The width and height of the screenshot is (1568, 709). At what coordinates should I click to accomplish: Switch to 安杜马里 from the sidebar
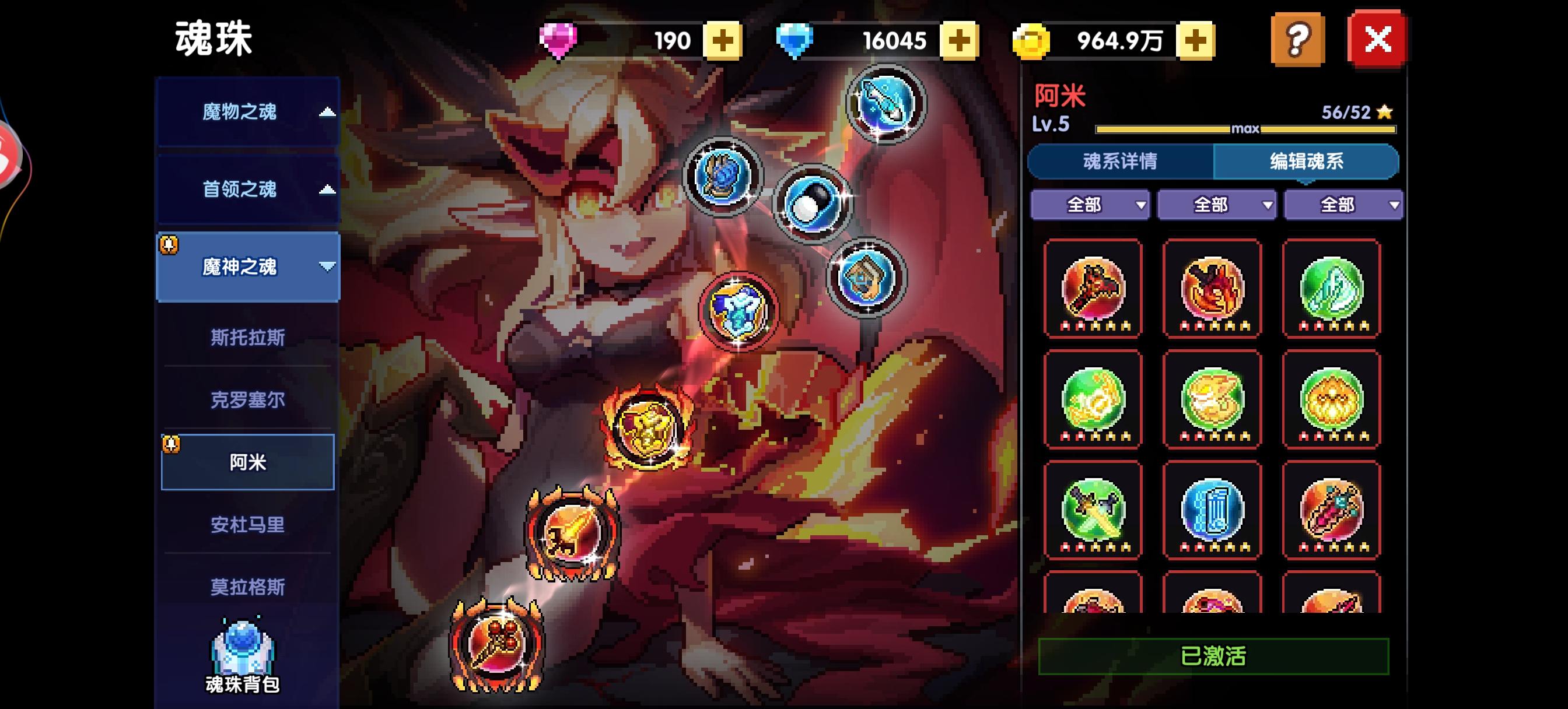(x=248, y=525)
